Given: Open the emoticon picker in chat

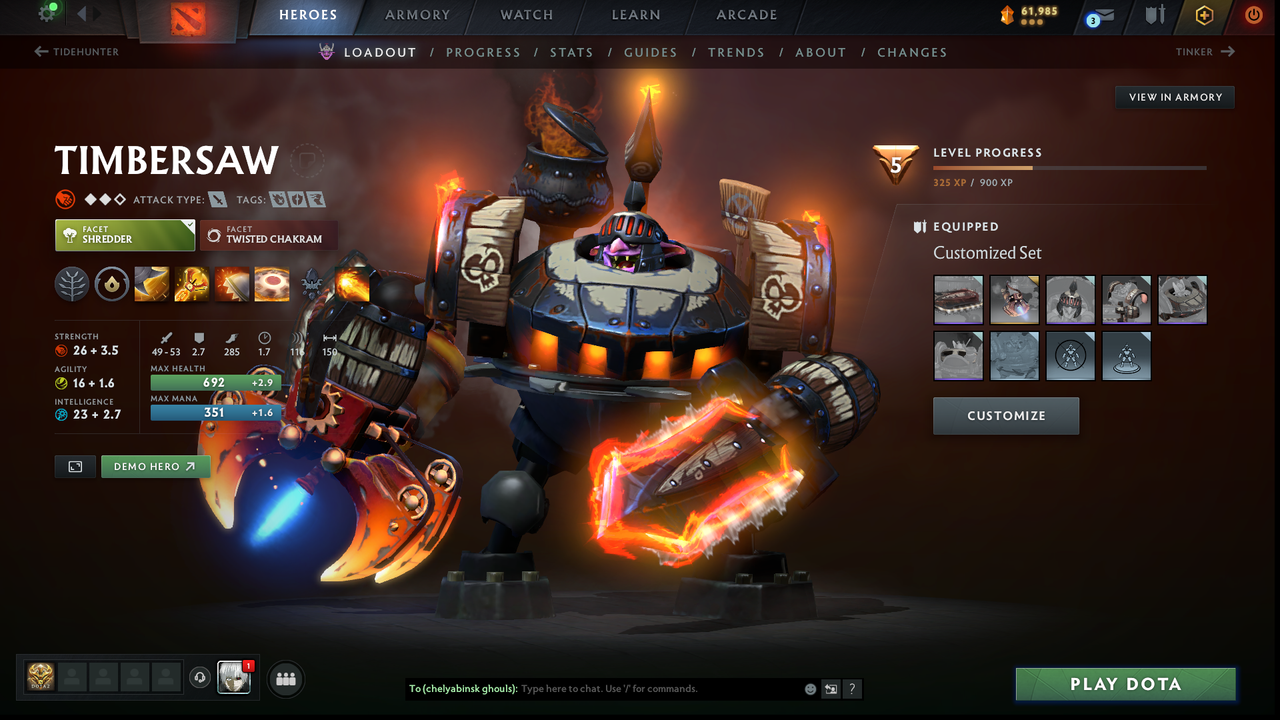Looking at the screenshot, I should click(x=808, y=688).
